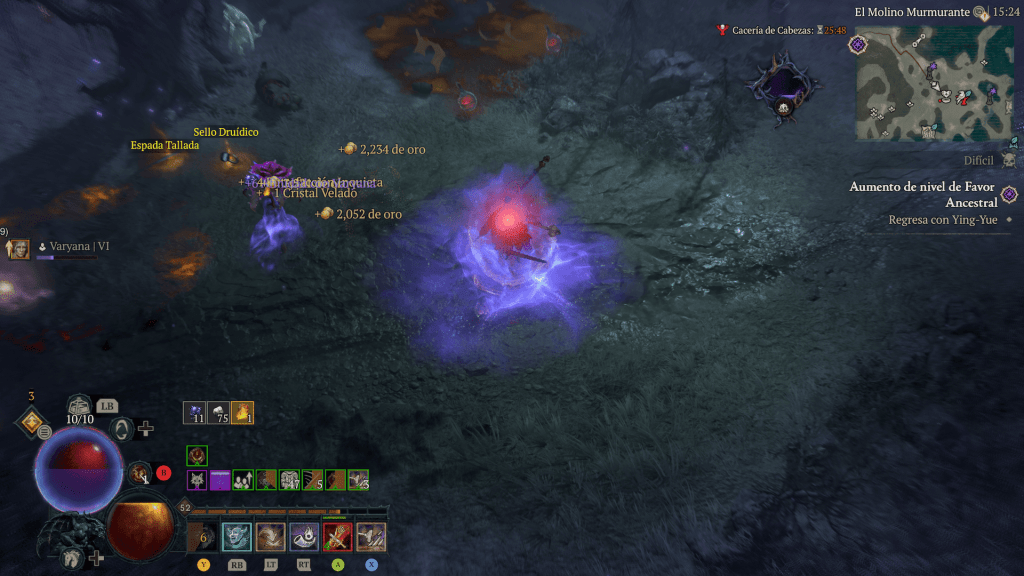
Task: Inspect the resource counter showing 75
Action: (x=219, y=413)
